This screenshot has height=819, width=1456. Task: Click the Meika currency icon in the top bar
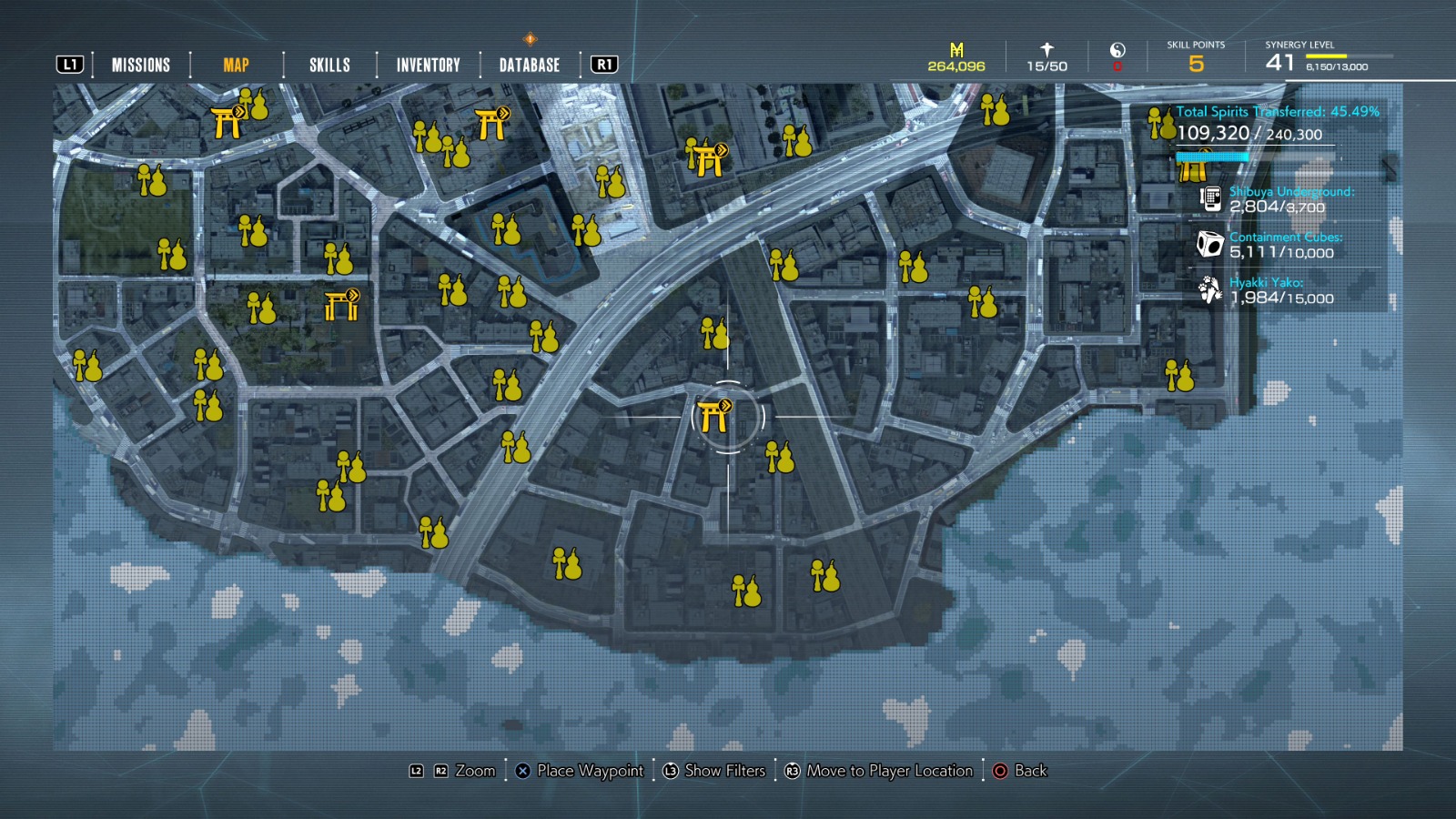click(x=955, y=47)
